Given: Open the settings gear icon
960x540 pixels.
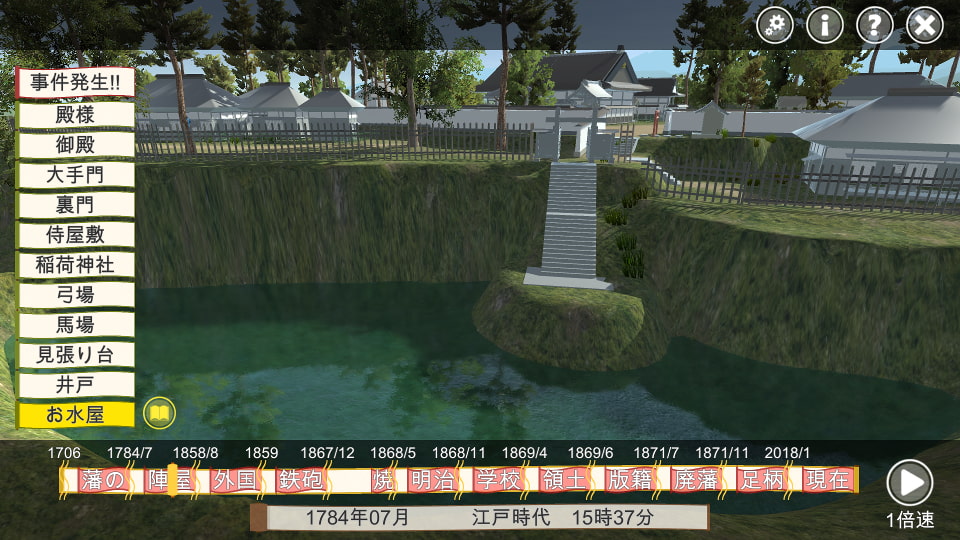Looking at the screenshot, I should point(775,25).
